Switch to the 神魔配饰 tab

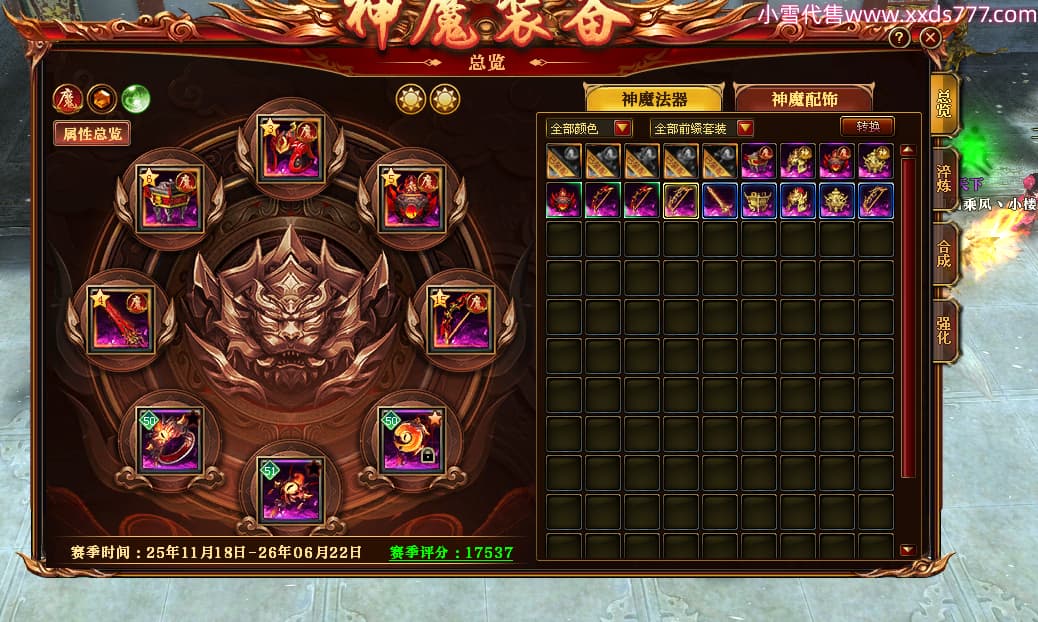coord(804,98)
